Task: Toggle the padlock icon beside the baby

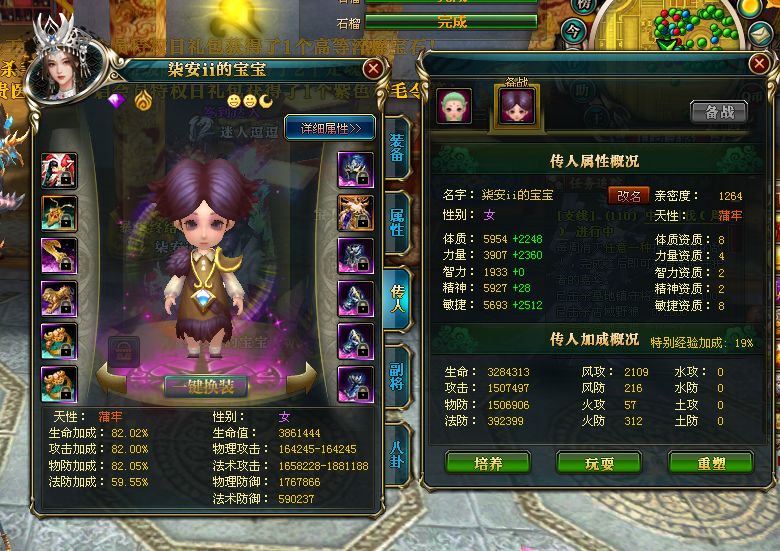Action: click(x=122, y=352)
